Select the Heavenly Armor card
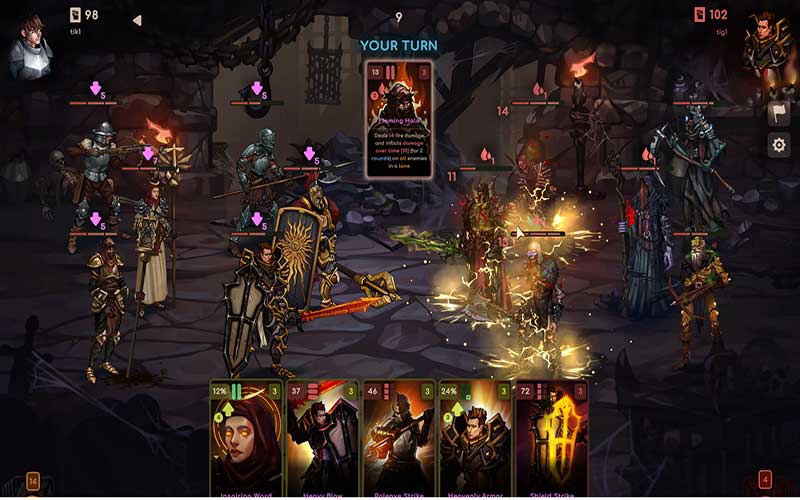Screen dimensions: 800x500 474,438
